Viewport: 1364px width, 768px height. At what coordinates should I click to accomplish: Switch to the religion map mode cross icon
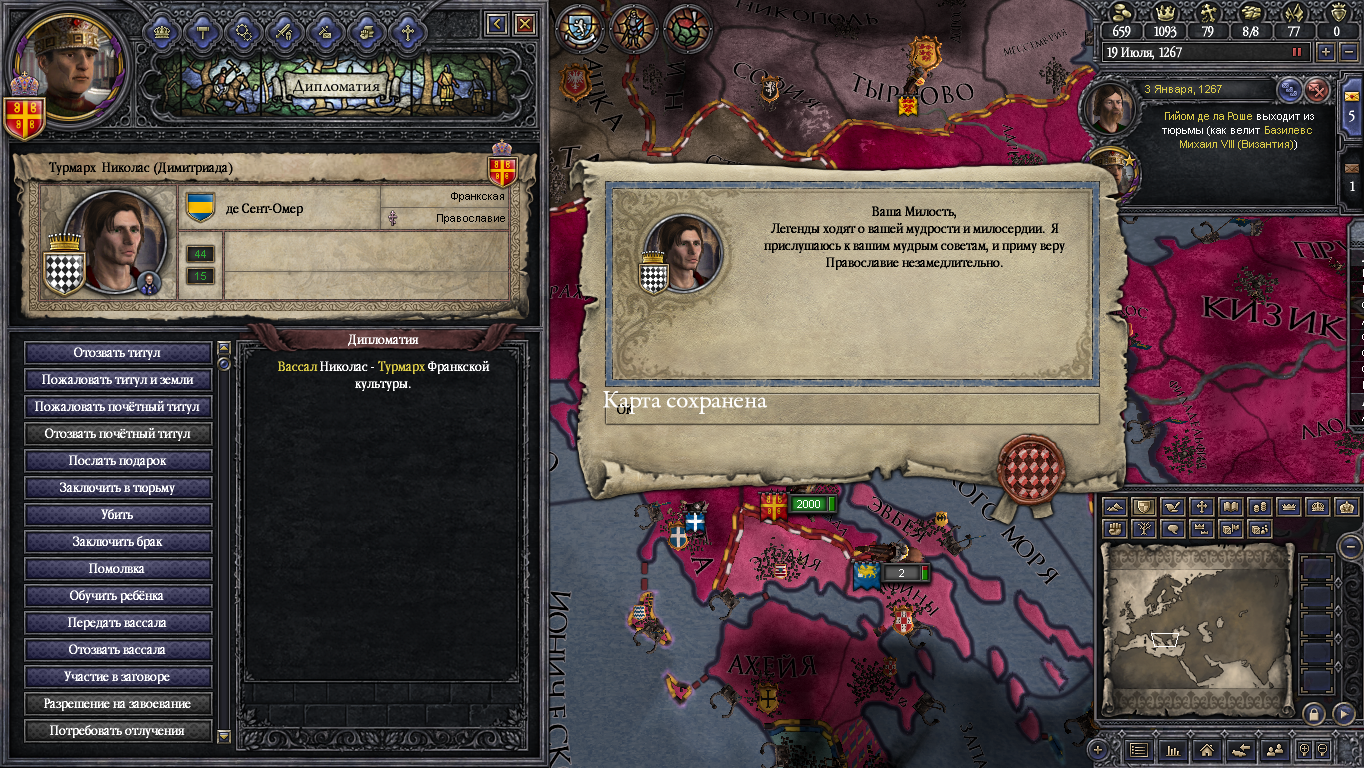click(1201, 507)
